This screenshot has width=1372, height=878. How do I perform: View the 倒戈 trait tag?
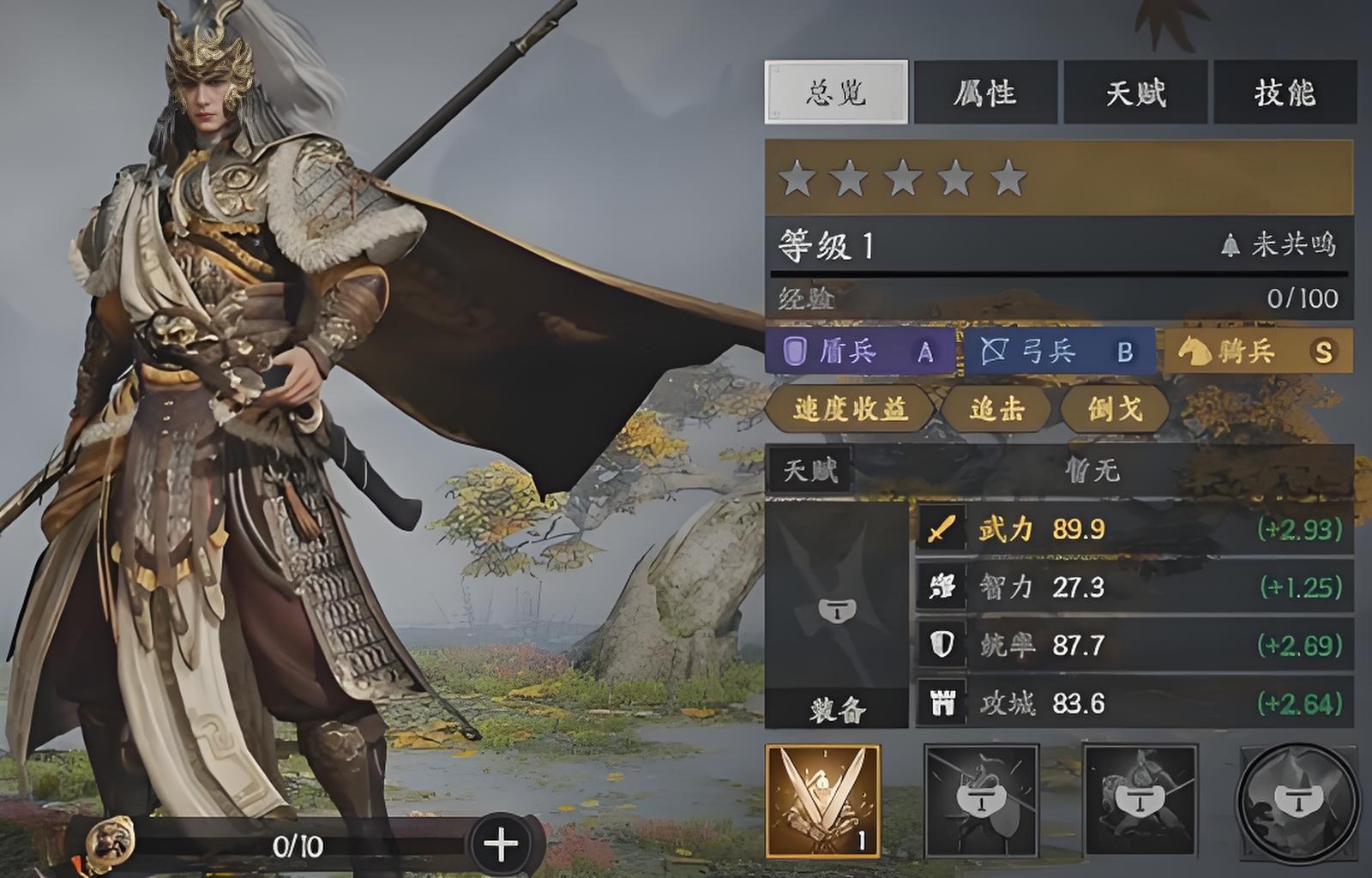(1114, 409)
